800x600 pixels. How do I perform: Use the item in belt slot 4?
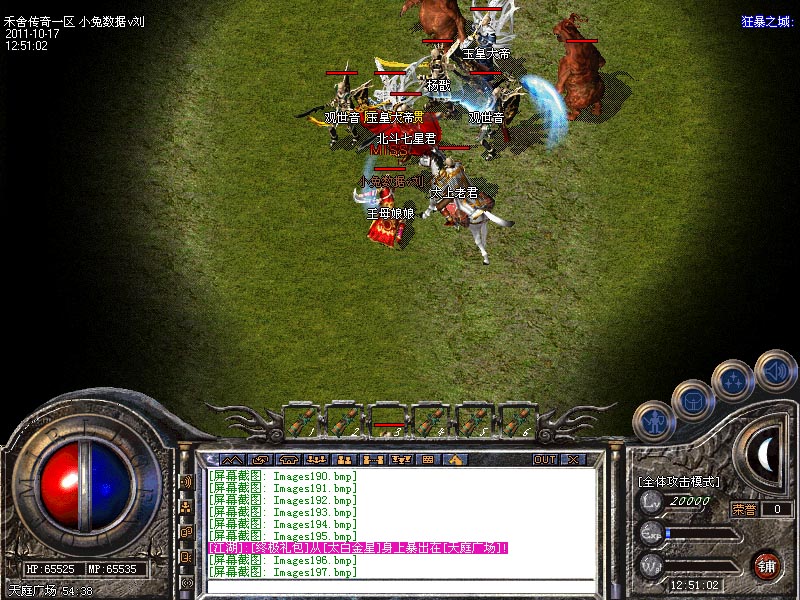(433, 418)
